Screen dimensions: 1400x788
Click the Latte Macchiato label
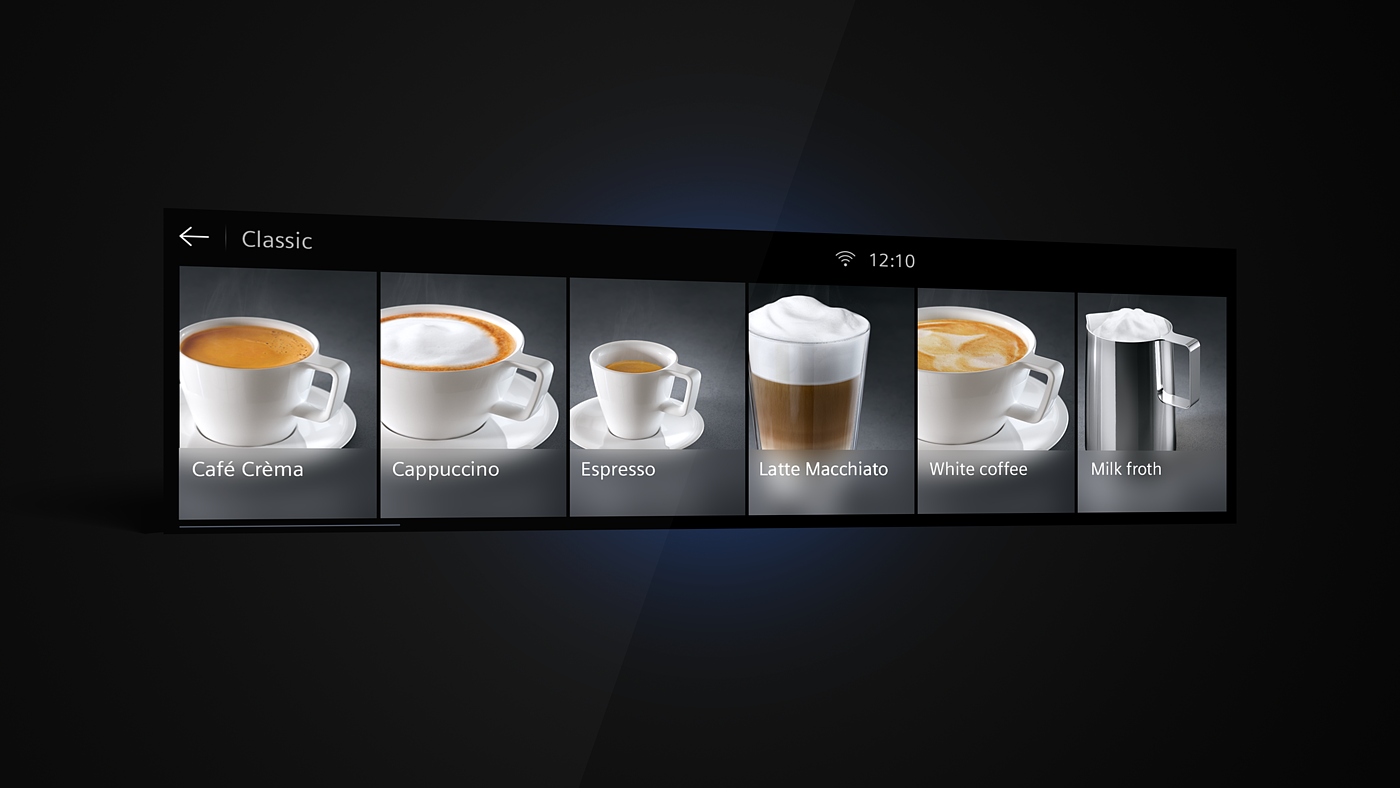[822, 468]
